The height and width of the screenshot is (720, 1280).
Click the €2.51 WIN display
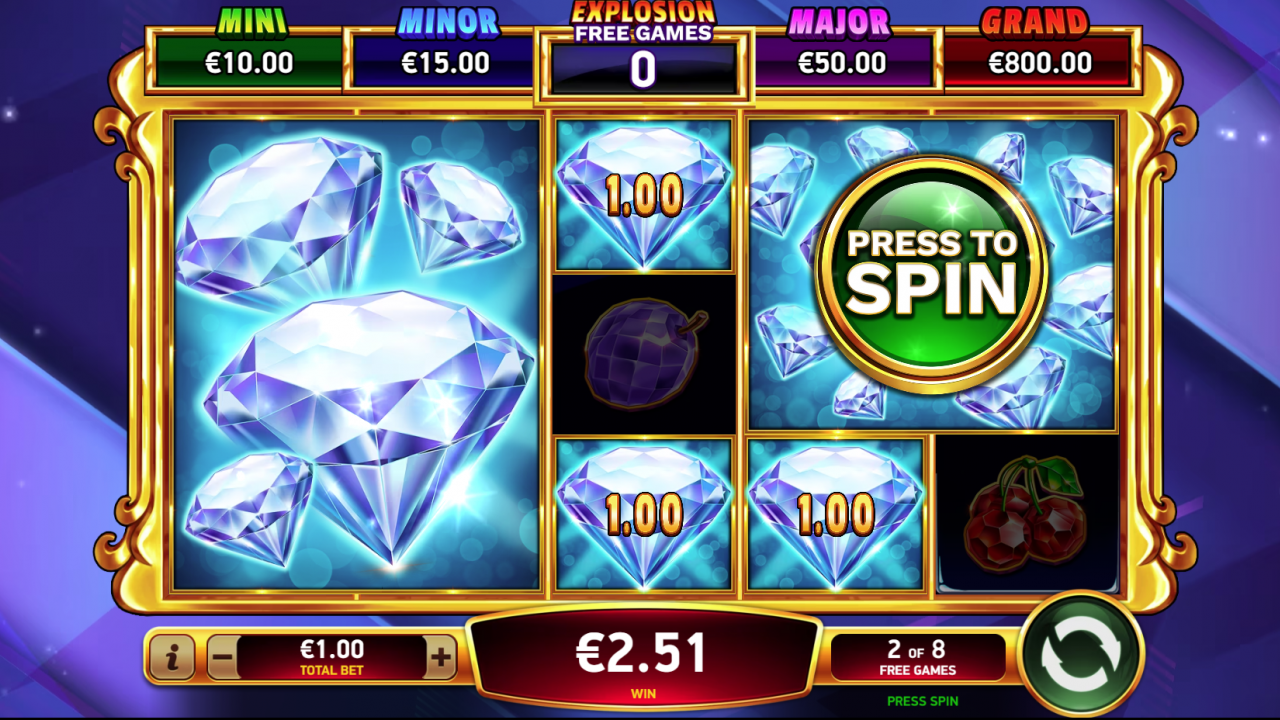pyautogui.click(x=643, y=655)
